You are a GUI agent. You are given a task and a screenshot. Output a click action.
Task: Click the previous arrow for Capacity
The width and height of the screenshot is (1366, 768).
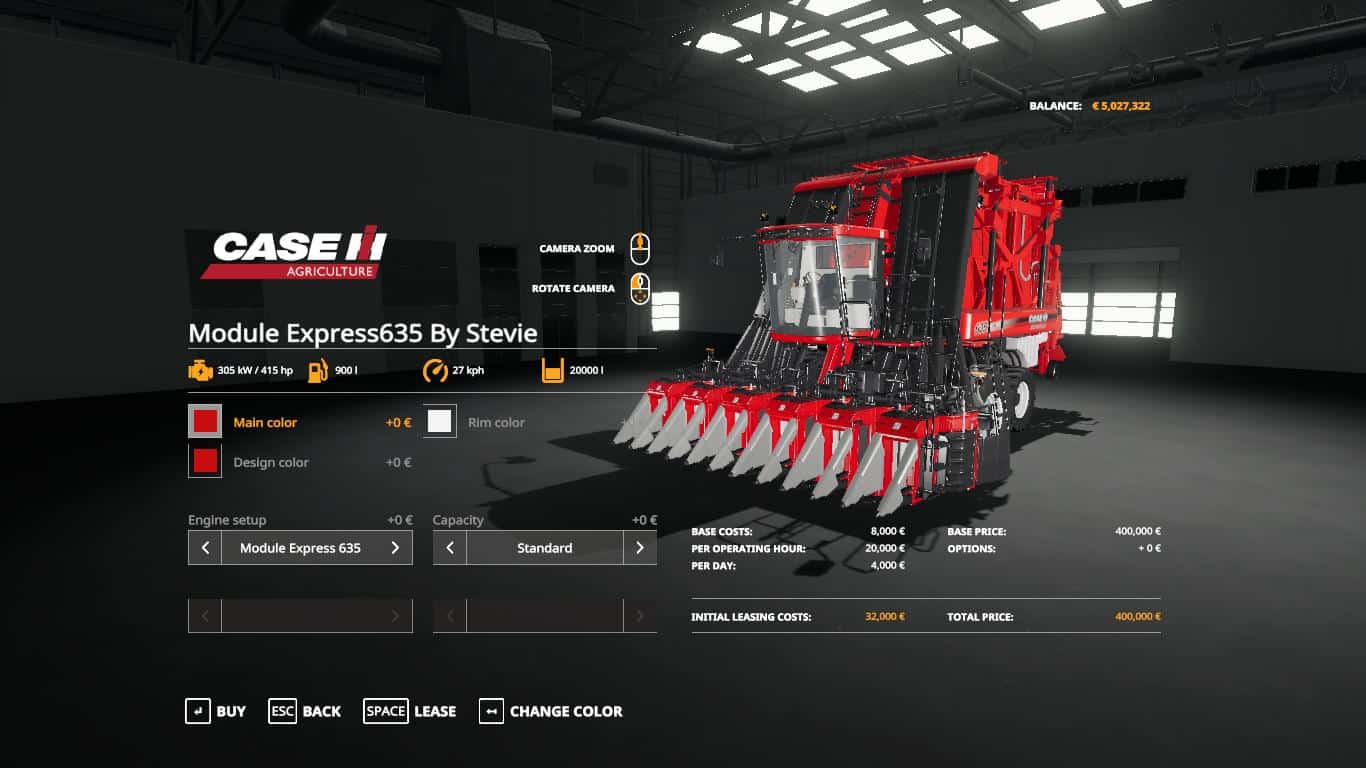tap(448, 547)
